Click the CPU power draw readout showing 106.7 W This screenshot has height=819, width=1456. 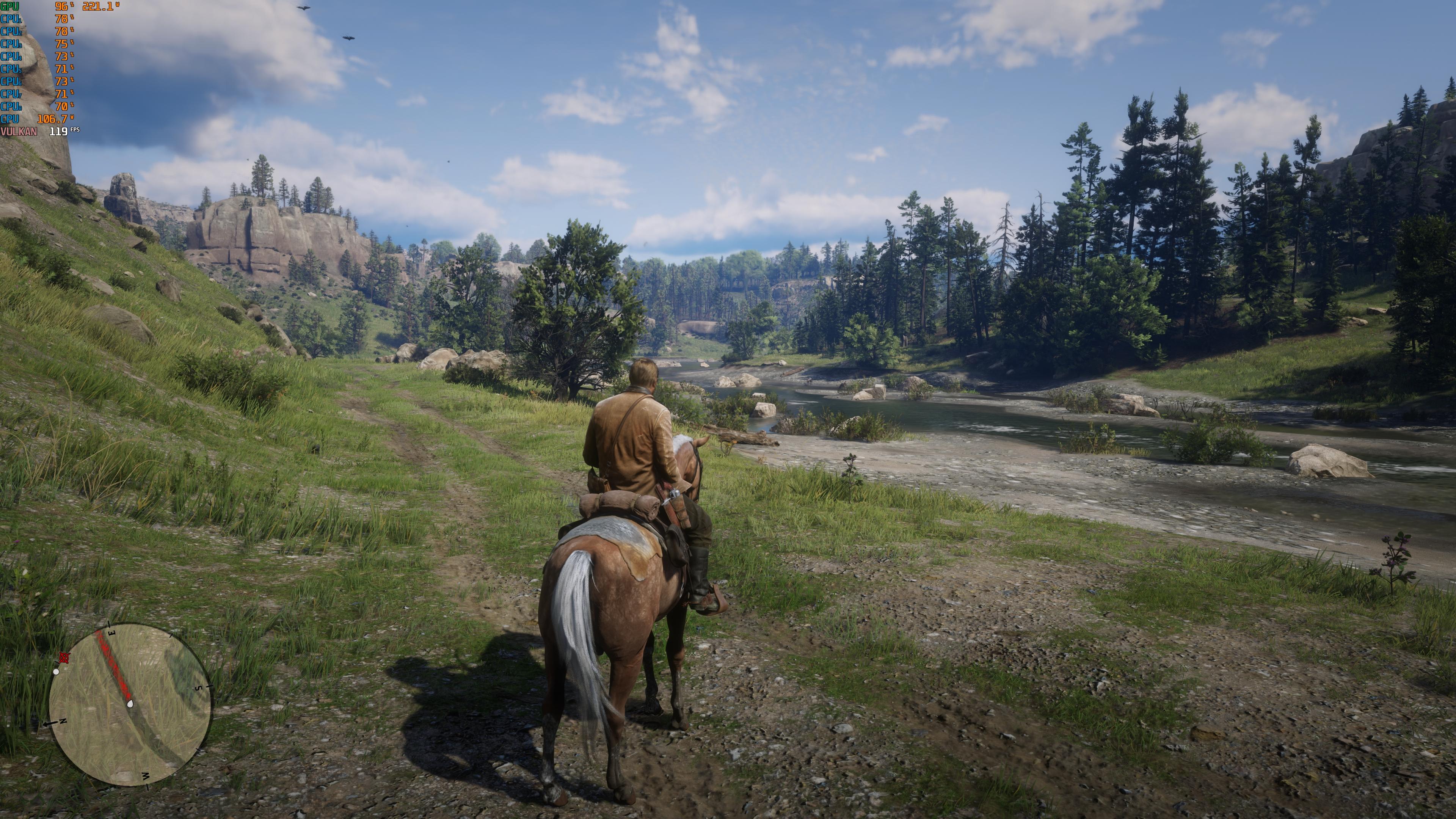(53, 120)
